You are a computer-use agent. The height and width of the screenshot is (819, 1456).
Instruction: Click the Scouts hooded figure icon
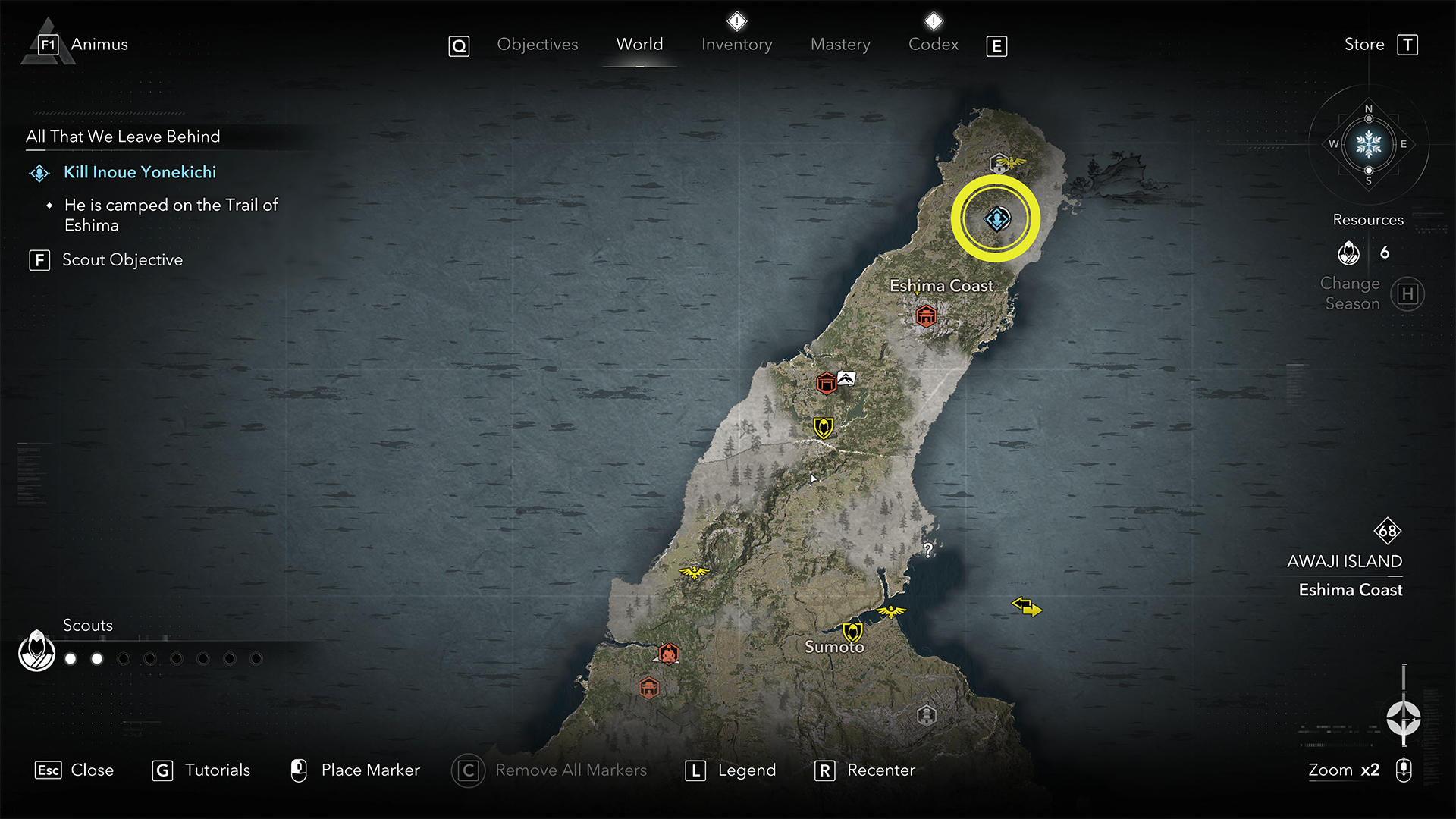coord(36,651)
